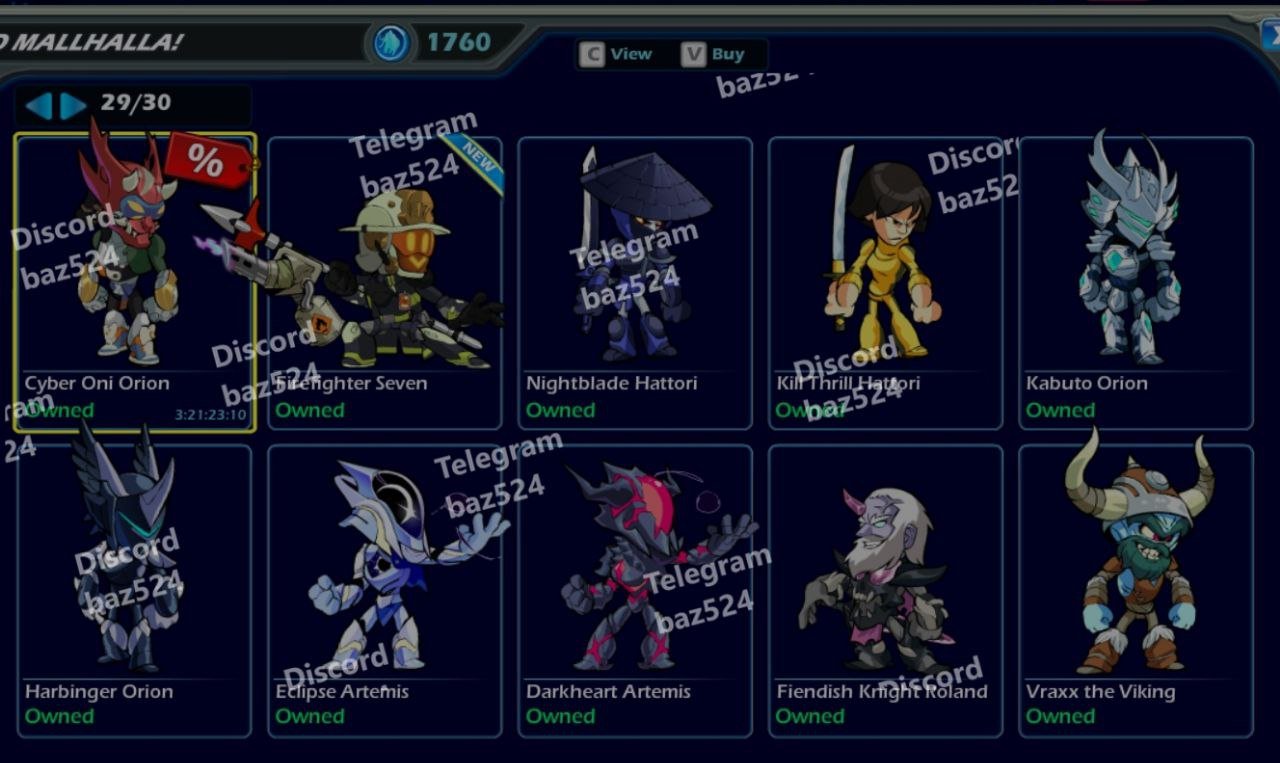Screen dimensions: 1280x763
Task: Choose the Vraxx the Viking skin
Action: tap(1135, 590)
